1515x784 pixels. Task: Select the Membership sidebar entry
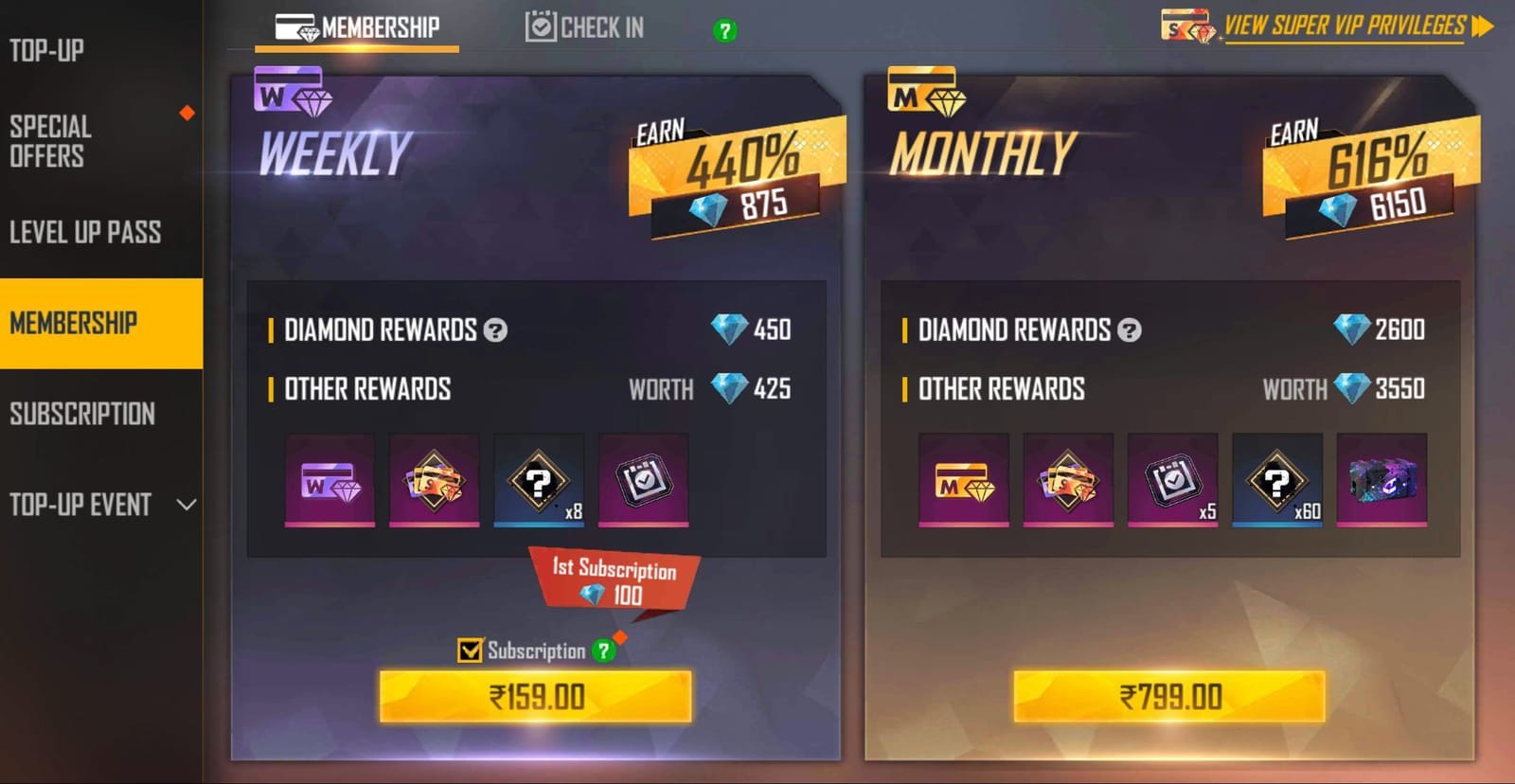tap(76, 322)
